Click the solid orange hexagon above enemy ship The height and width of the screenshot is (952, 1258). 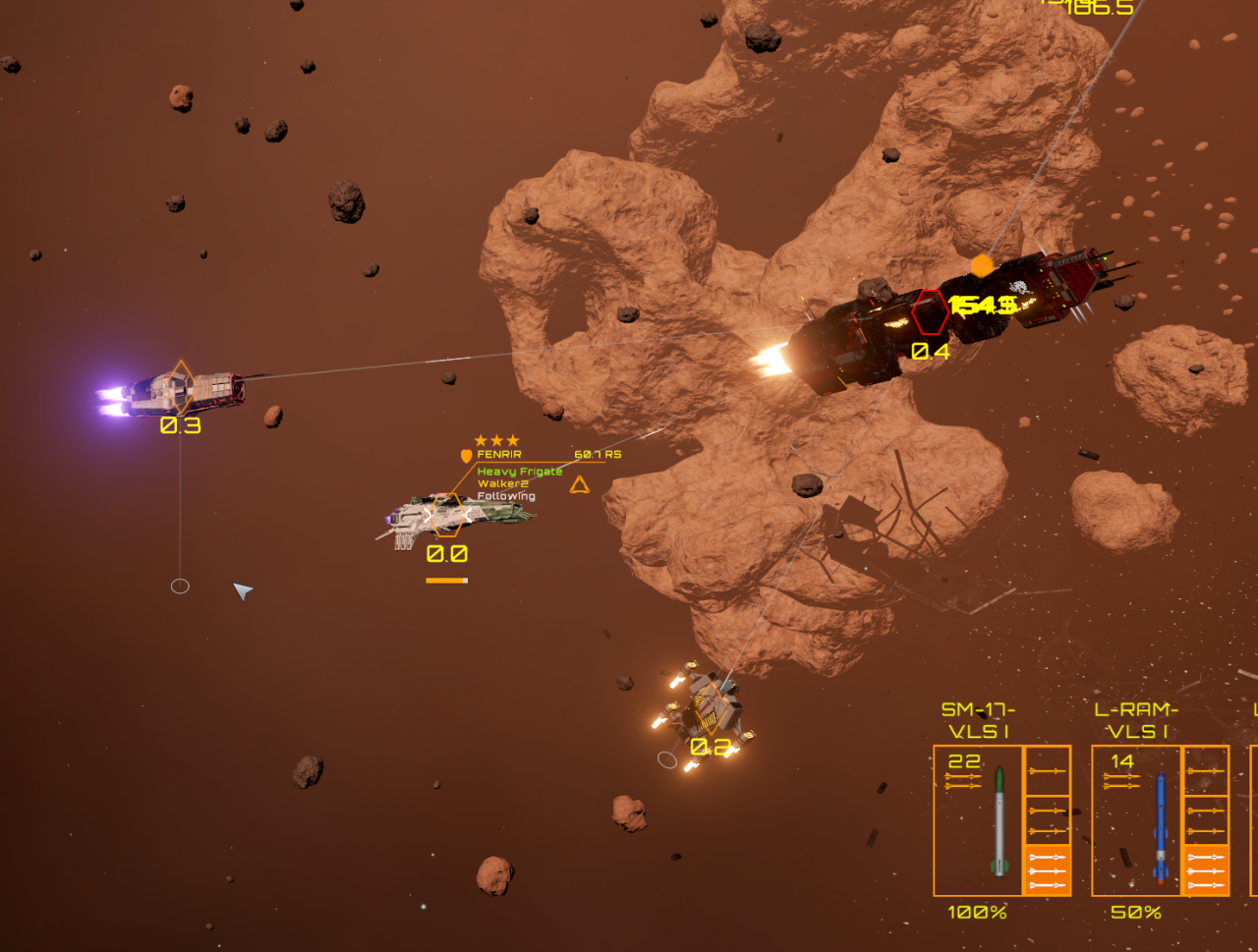pyautogui.click(x=981, y=265)
